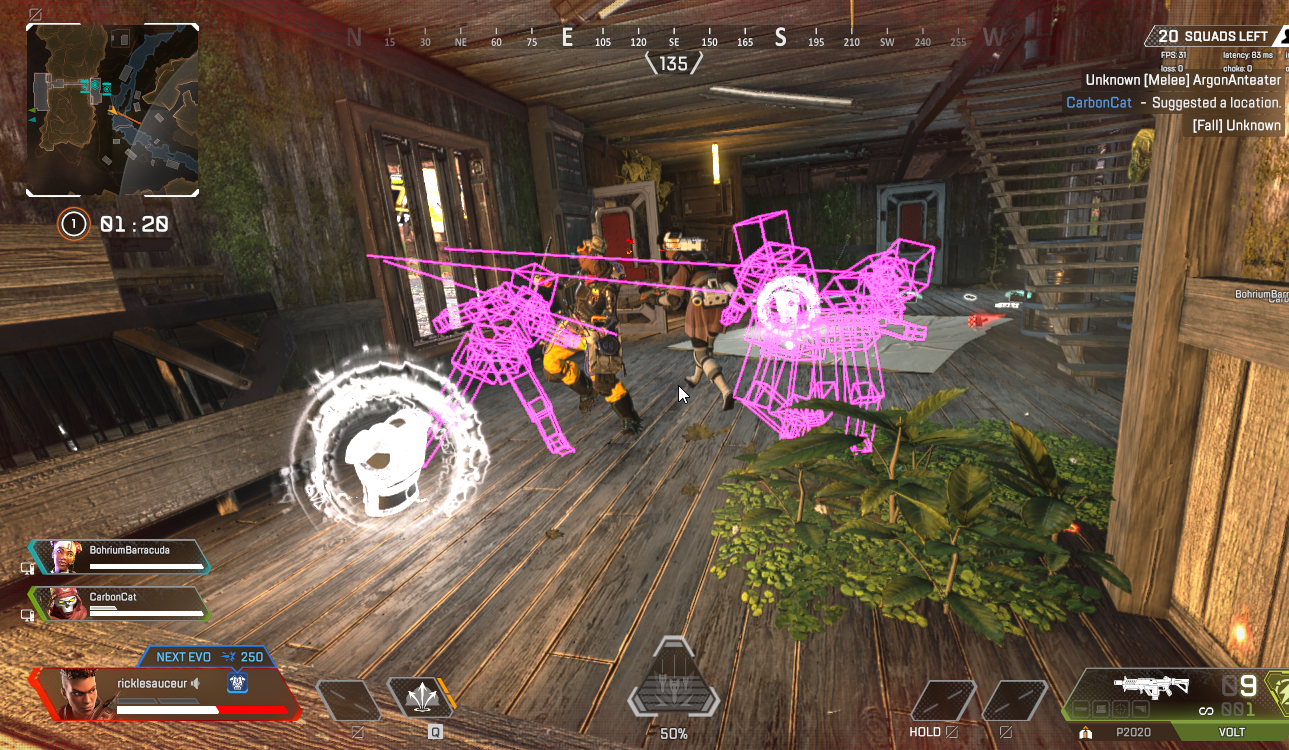Click CarbonCat's name in the chat feed

1098,103
